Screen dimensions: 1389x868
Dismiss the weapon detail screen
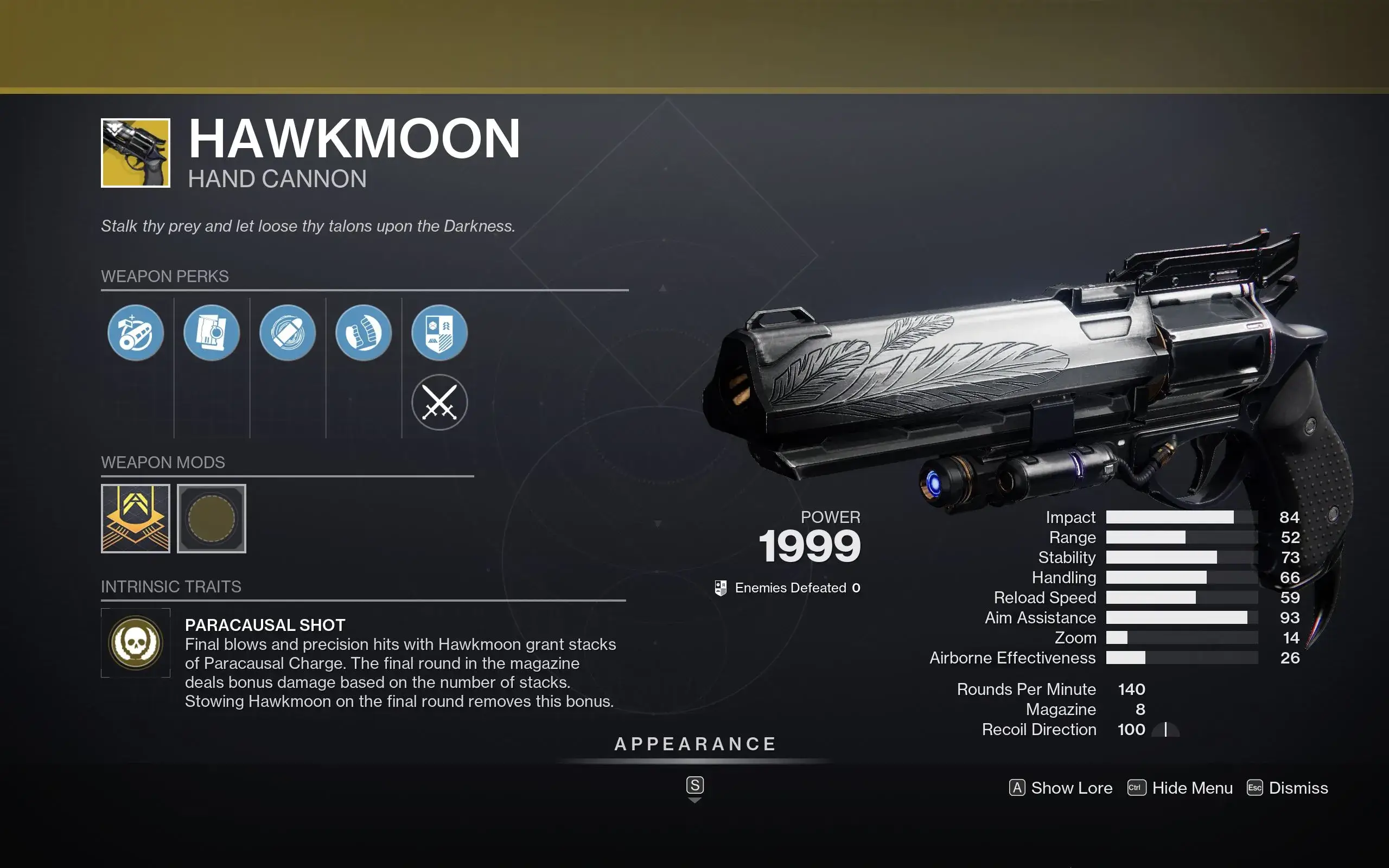pos(1298,788)
